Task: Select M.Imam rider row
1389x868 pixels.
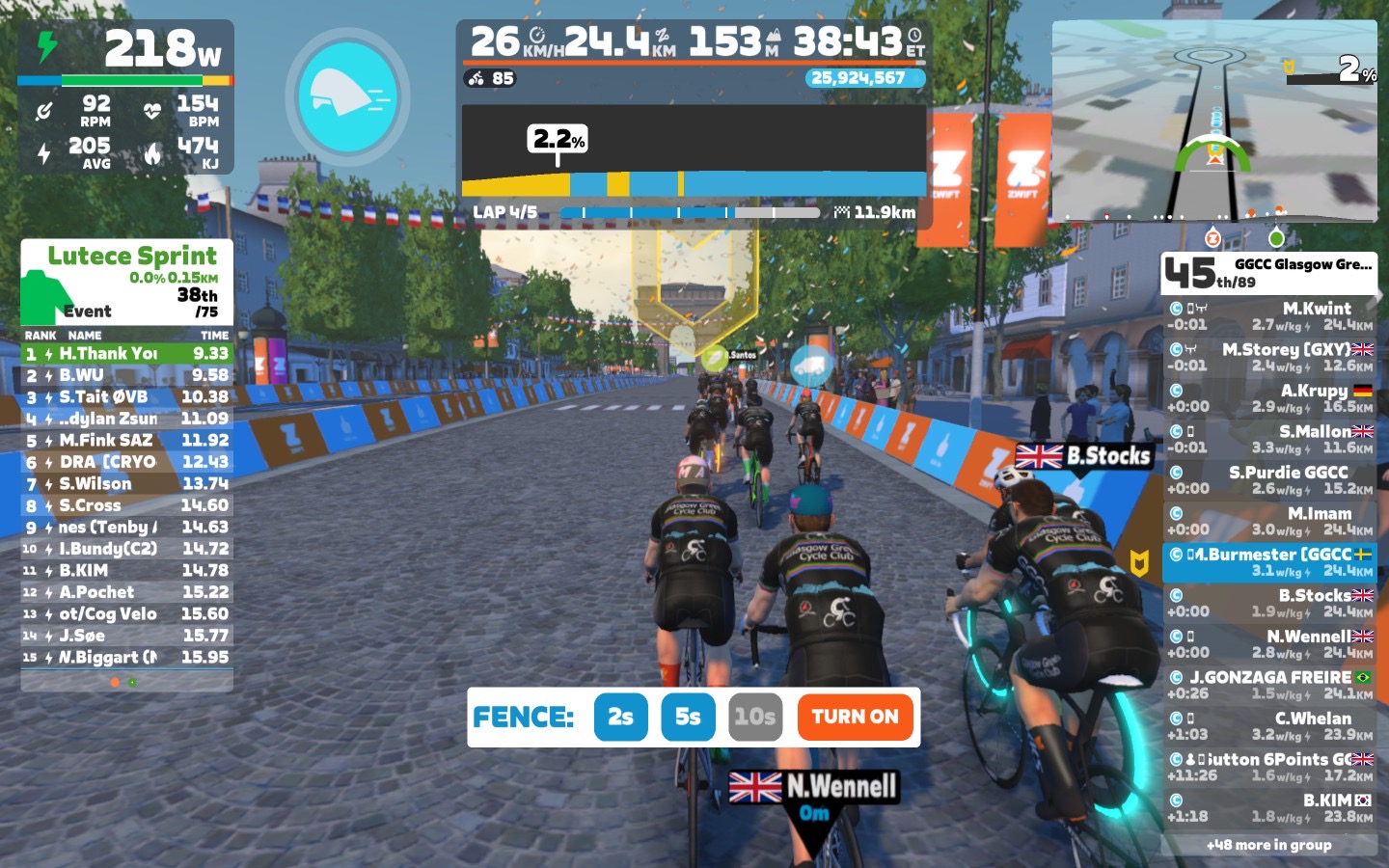Action: 1269,522
